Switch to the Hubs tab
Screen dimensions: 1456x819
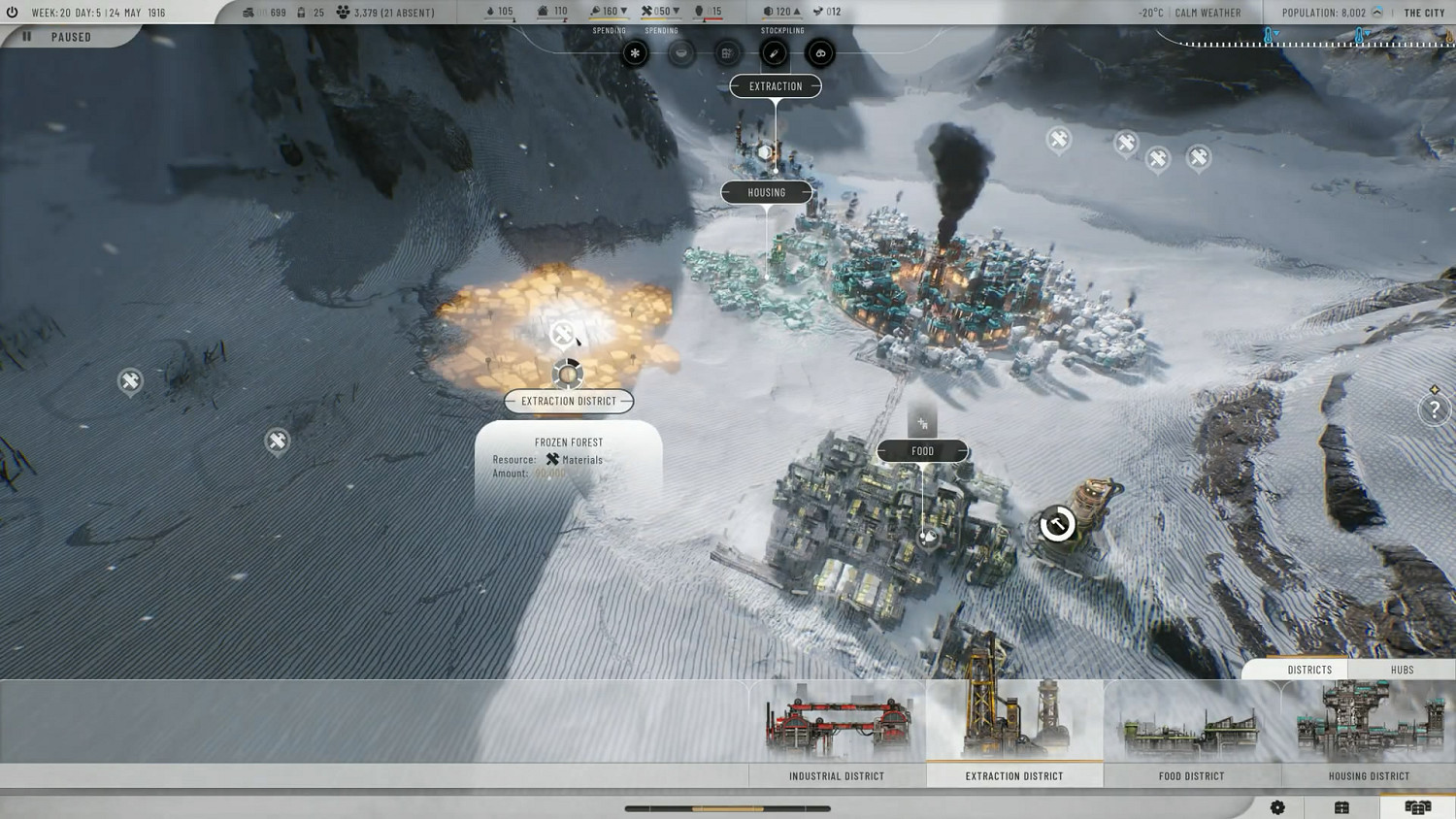tap(1402, 670)
